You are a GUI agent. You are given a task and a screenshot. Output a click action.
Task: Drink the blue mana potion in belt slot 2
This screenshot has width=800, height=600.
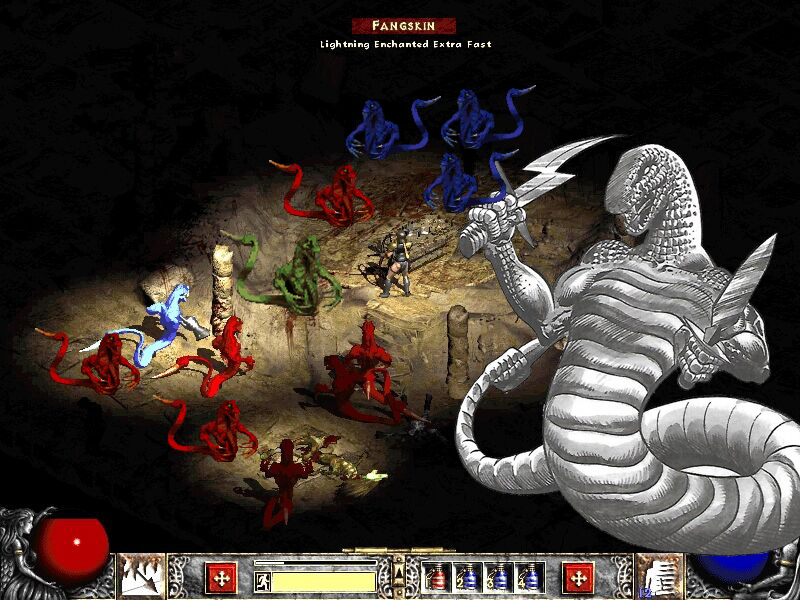pyautogui.click(x=466, y=577)
